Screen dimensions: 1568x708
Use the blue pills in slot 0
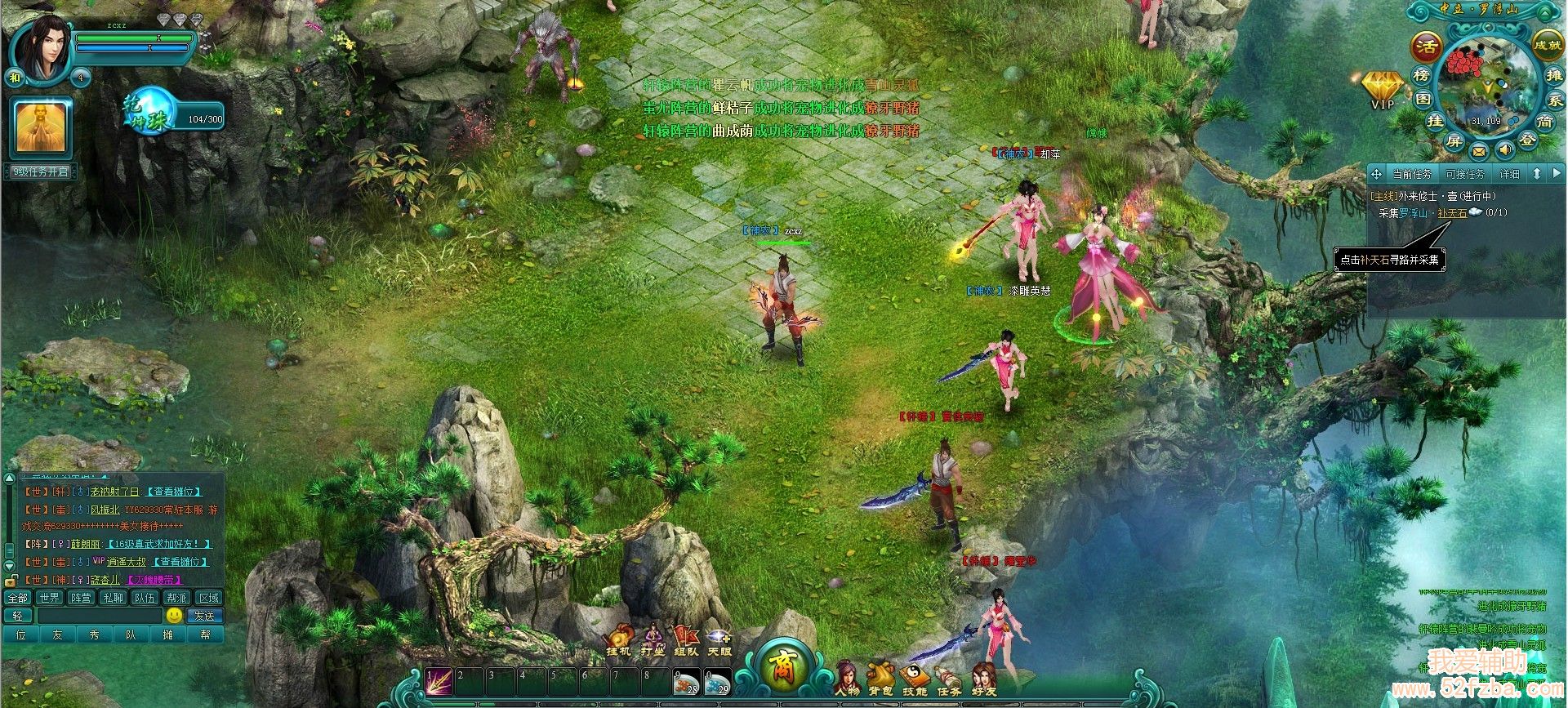click(x=718, y=683)
